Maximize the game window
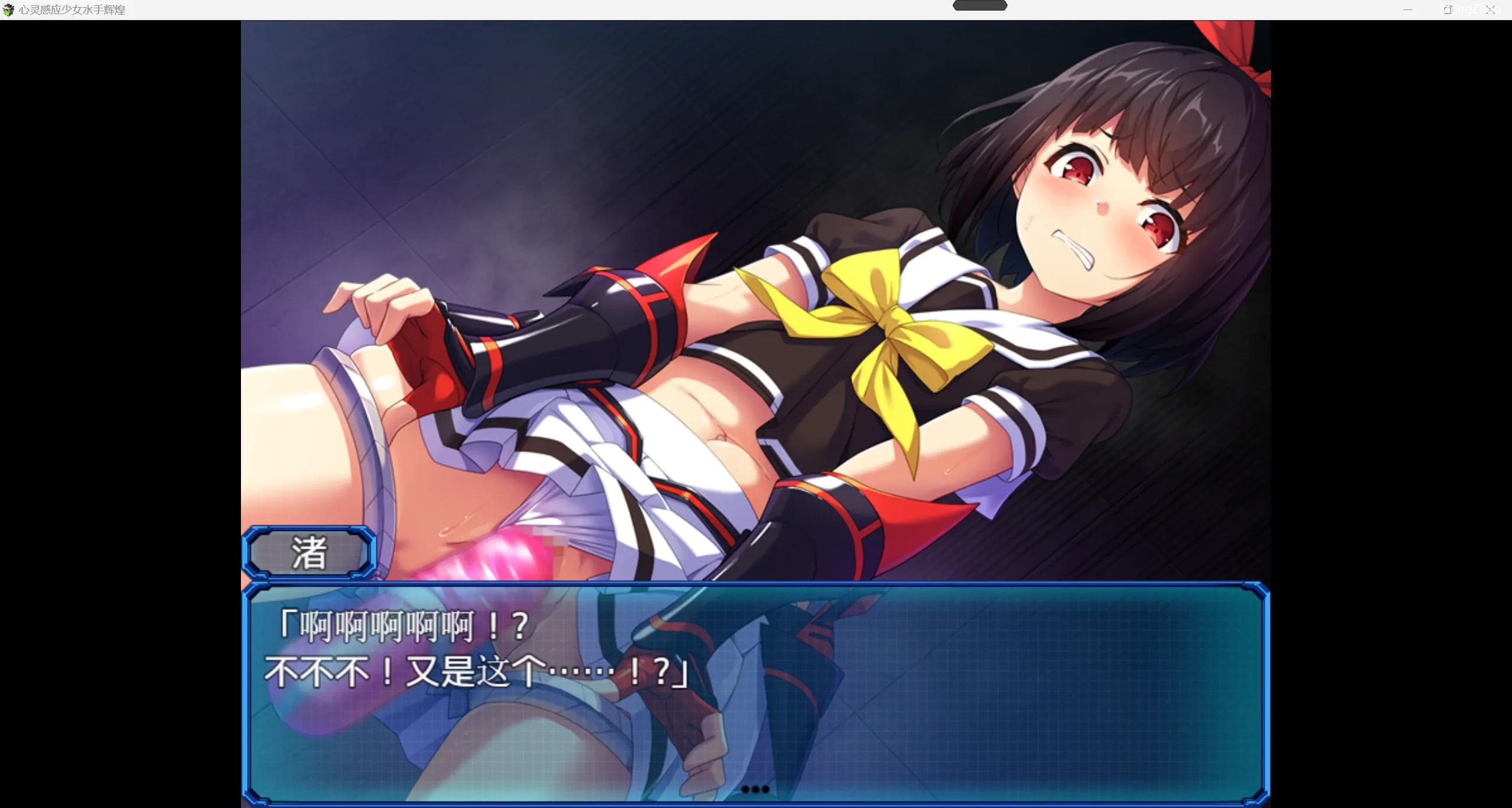The width and height of the screenshot is (1512, 808). click(x=1448, y=10)
